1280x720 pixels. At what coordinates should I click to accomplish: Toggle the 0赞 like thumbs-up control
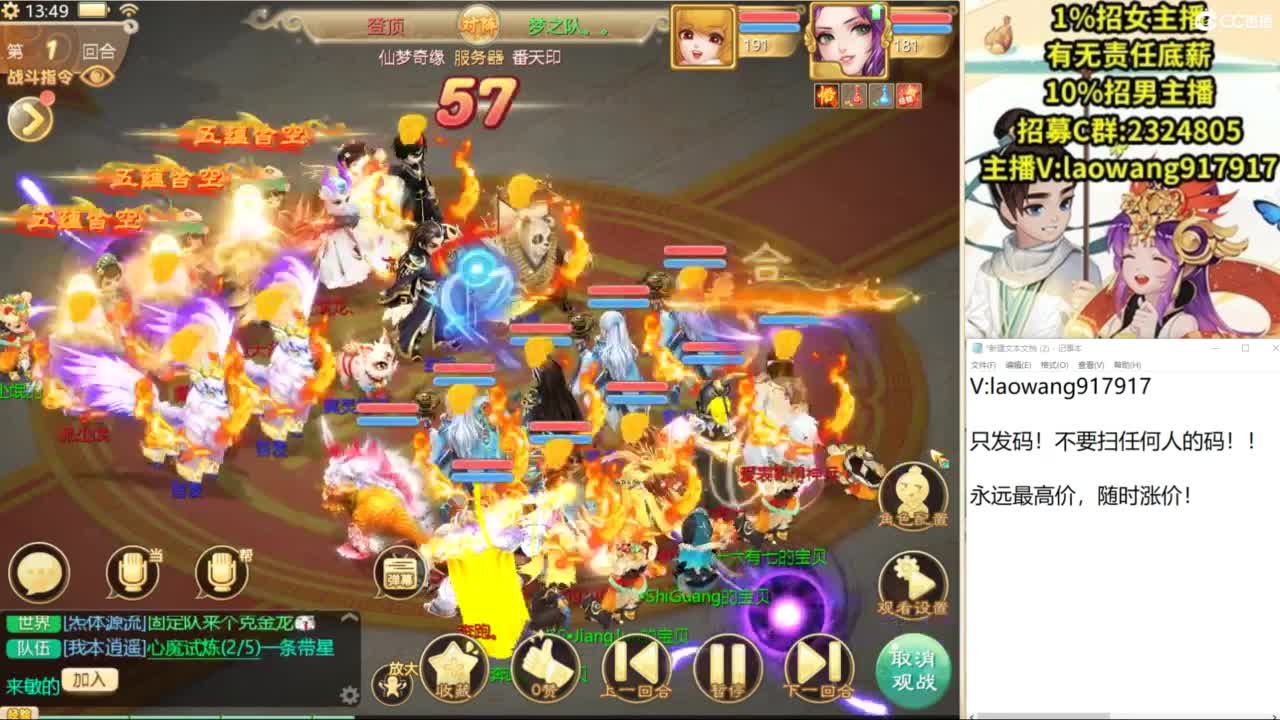(544, 670)
